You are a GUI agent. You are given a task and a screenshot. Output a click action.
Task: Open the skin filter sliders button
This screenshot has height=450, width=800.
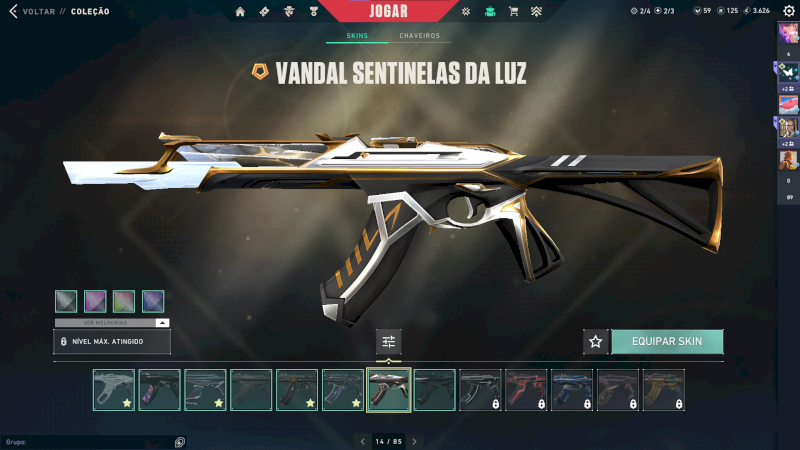(x=389, y=342)
